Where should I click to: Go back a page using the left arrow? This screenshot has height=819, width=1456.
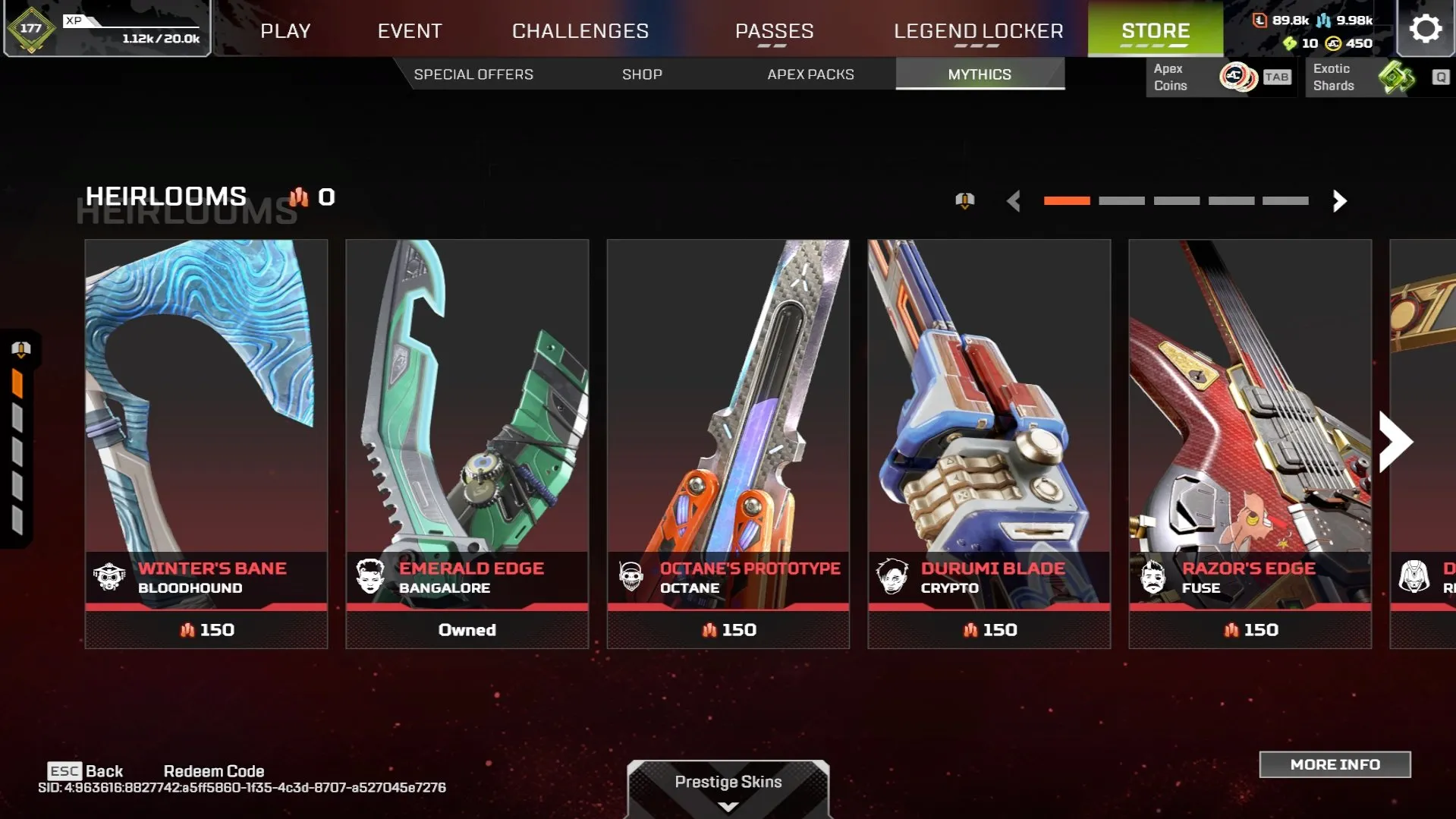click(x=1014, y=201)
